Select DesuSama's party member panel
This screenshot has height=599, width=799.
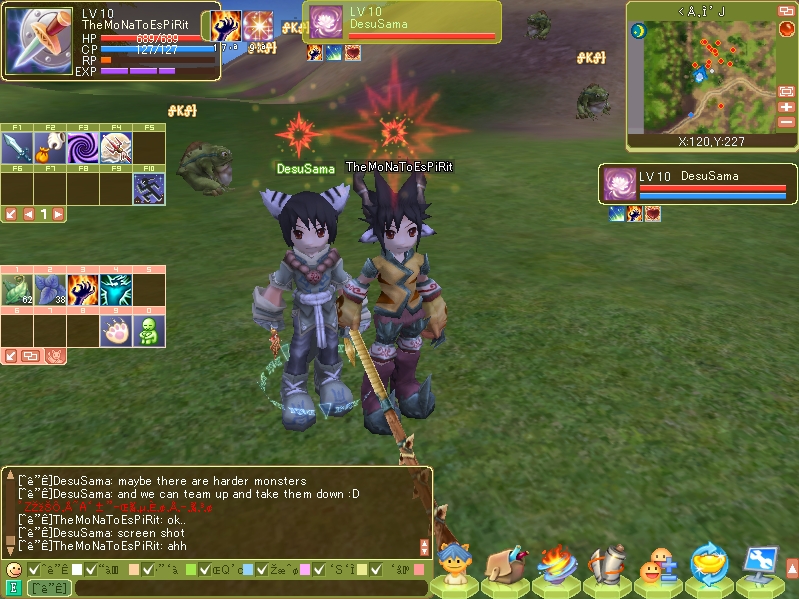pos(697,184)
